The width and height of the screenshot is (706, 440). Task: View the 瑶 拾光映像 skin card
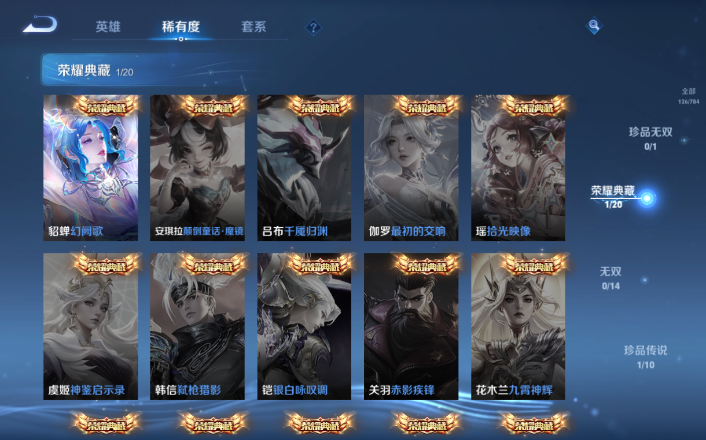pyautogui.click(x=518, y=168)
